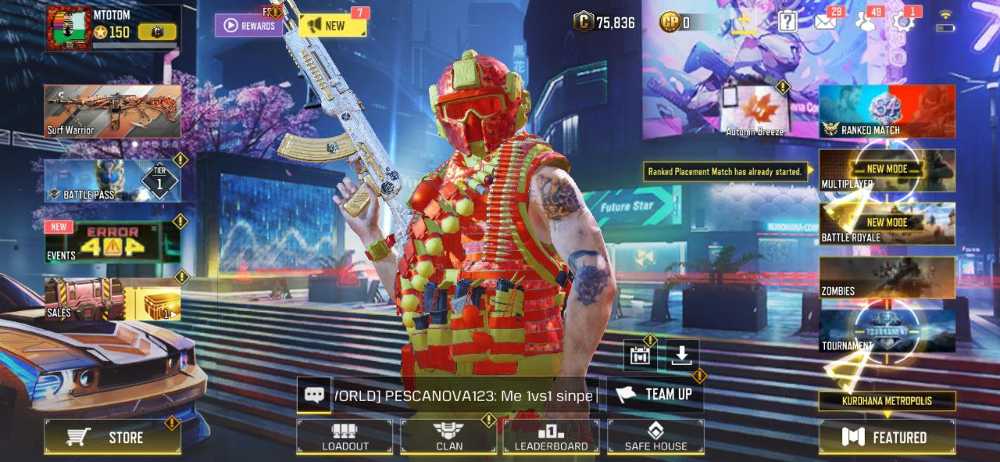Screen dimensions: 1000x462
Task: Open the mail envelope inbox
Action: coord(825,21)
